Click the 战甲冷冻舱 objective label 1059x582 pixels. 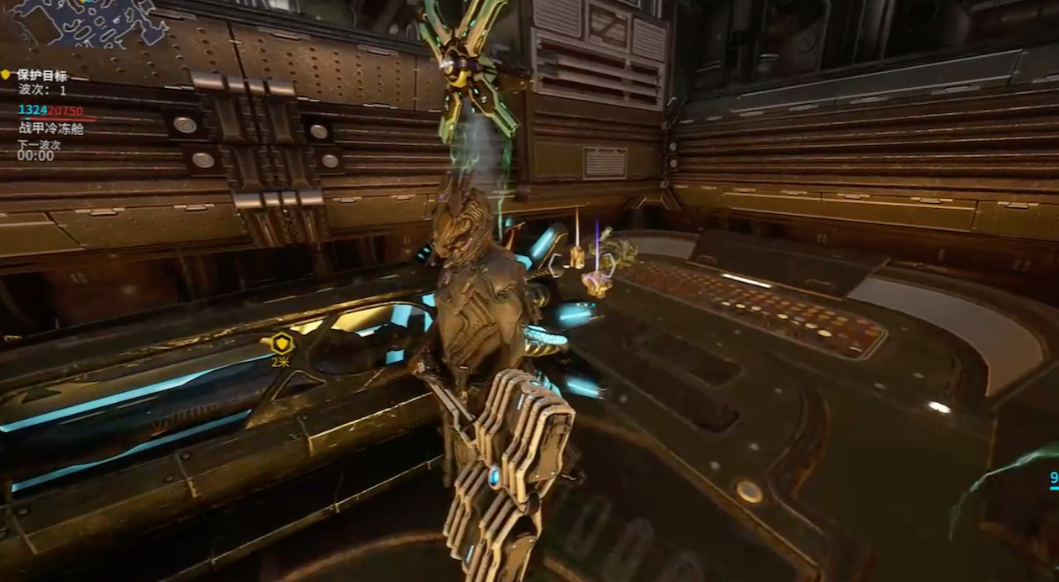[51, 128]
